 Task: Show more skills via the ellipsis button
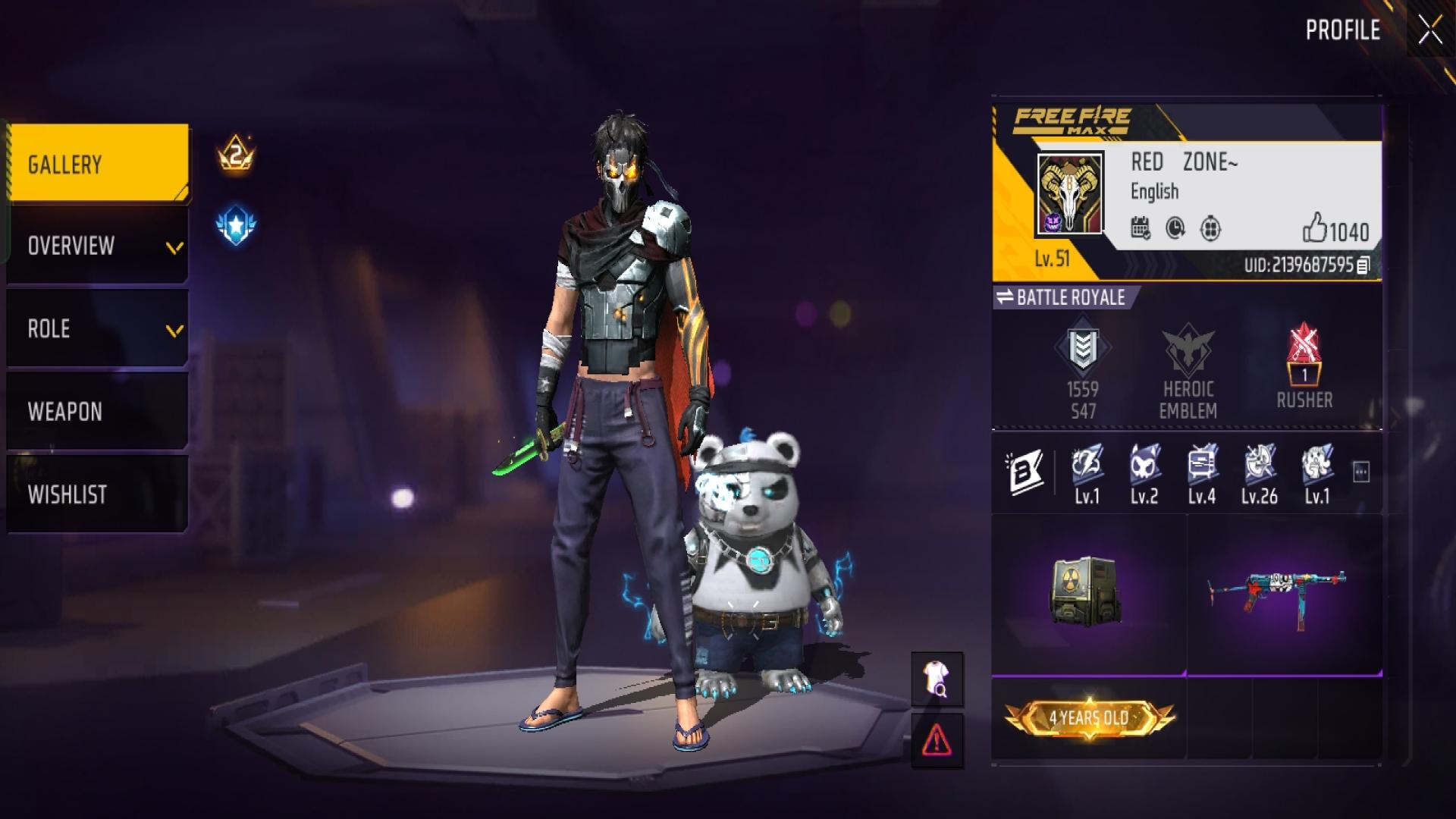point(1361,472)
